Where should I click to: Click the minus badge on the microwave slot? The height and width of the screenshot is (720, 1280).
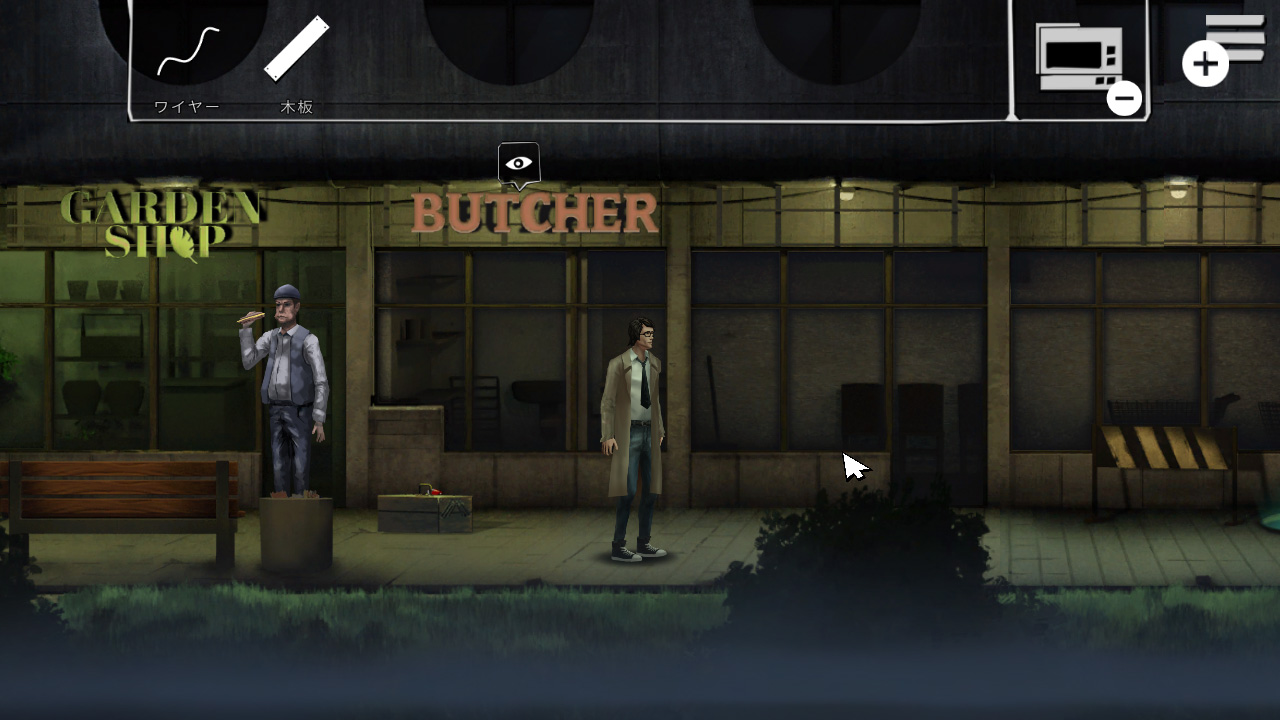[x=1123, y=97]
